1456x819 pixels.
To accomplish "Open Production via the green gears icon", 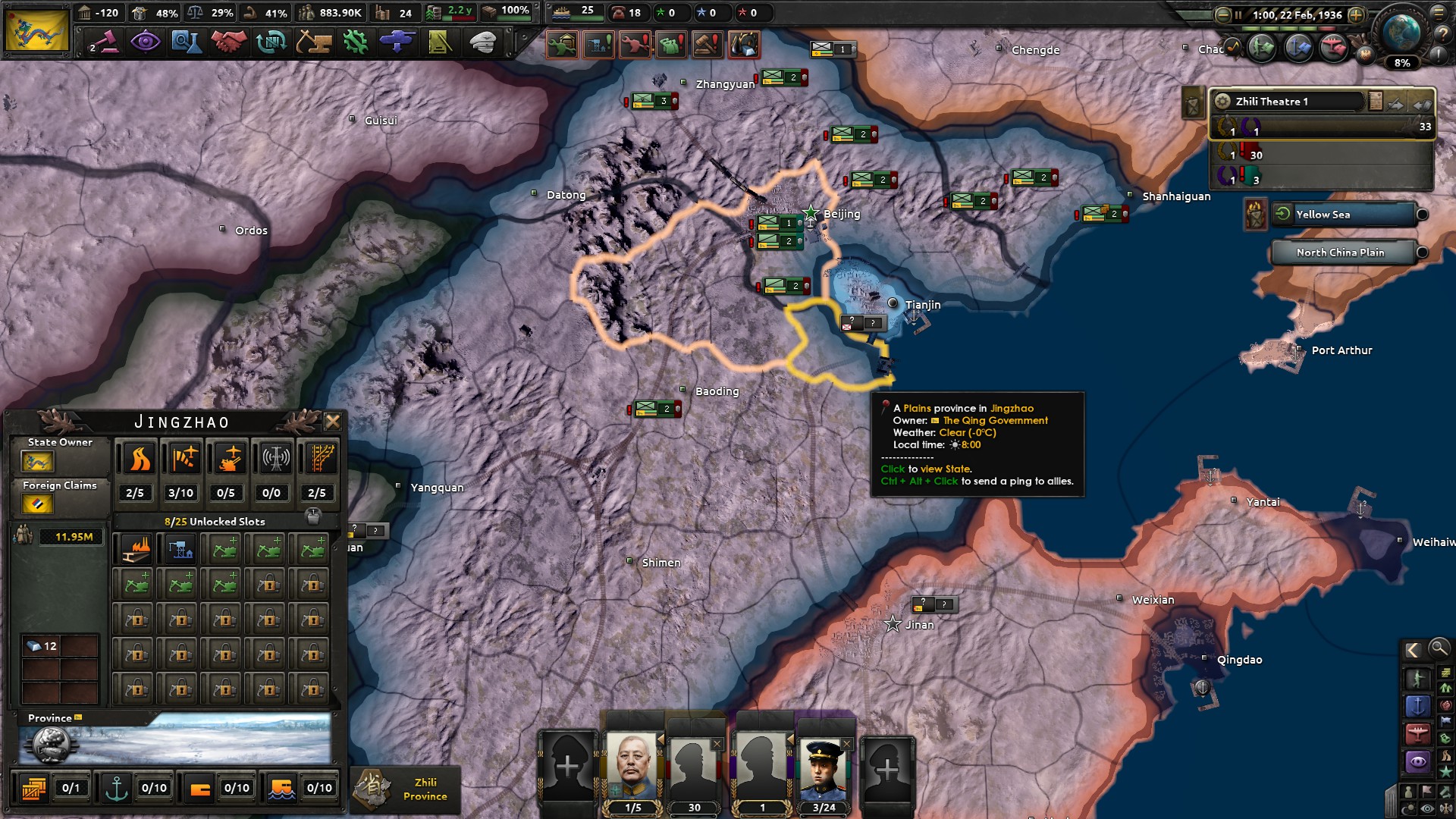I will (356, 43).
